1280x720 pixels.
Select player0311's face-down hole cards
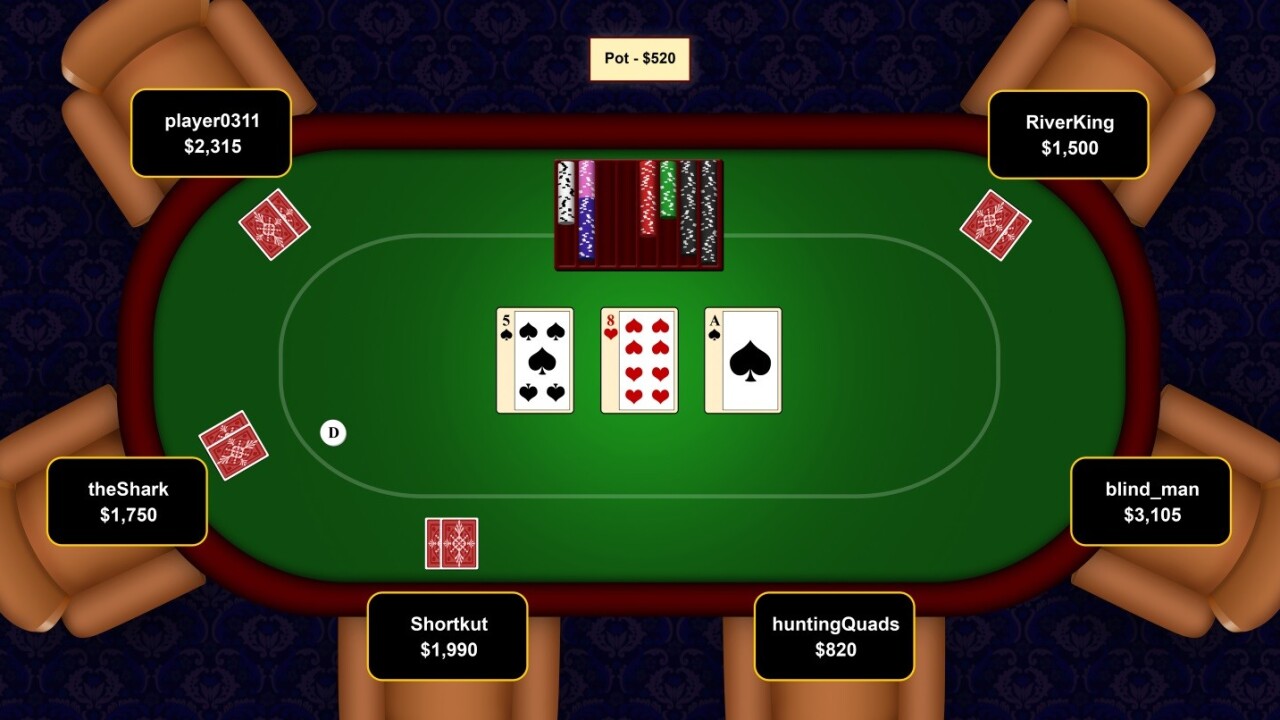(274, 225)
